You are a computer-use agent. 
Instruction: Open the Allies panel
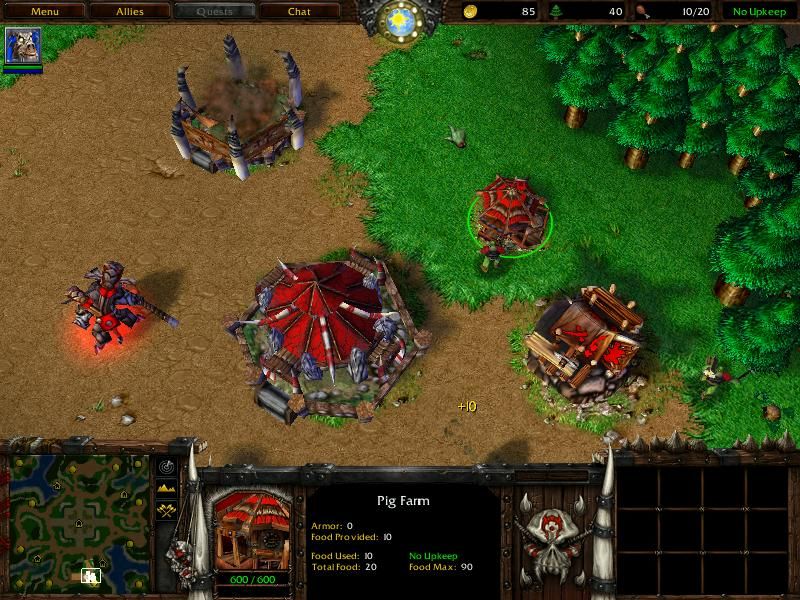[x=128, y=12]
